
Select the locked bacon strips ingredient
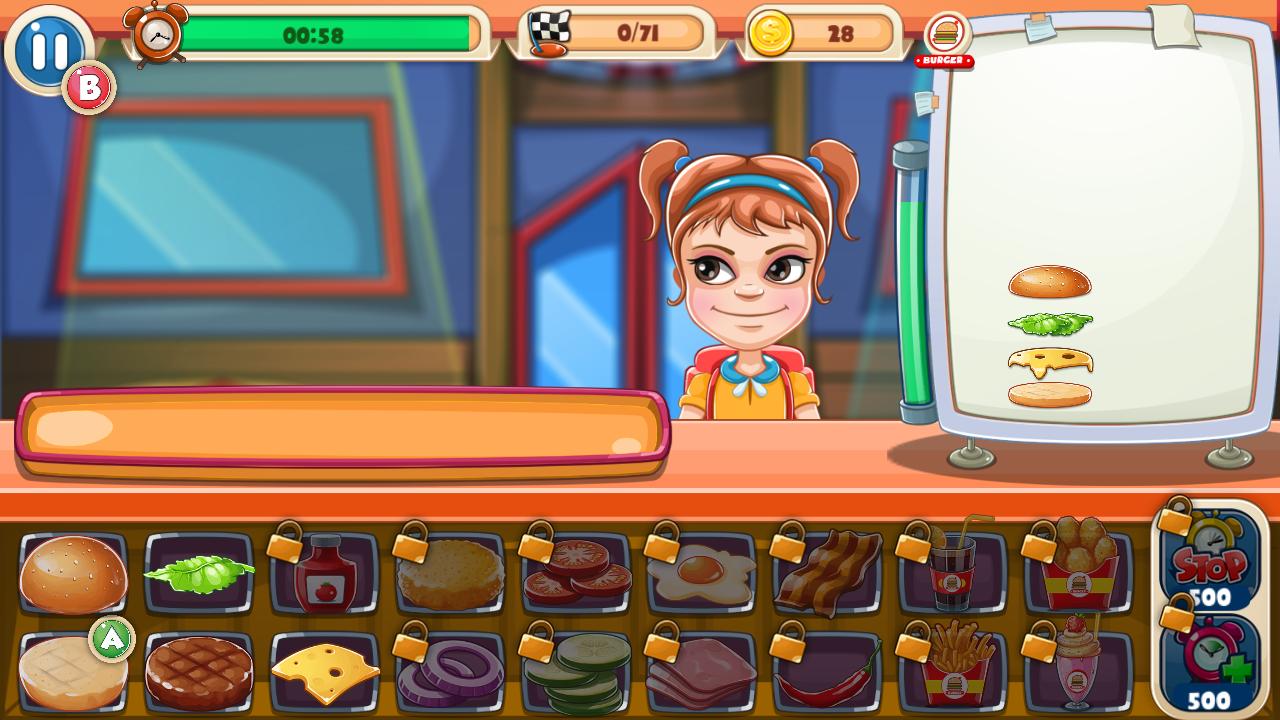click(x=825, y=570)
